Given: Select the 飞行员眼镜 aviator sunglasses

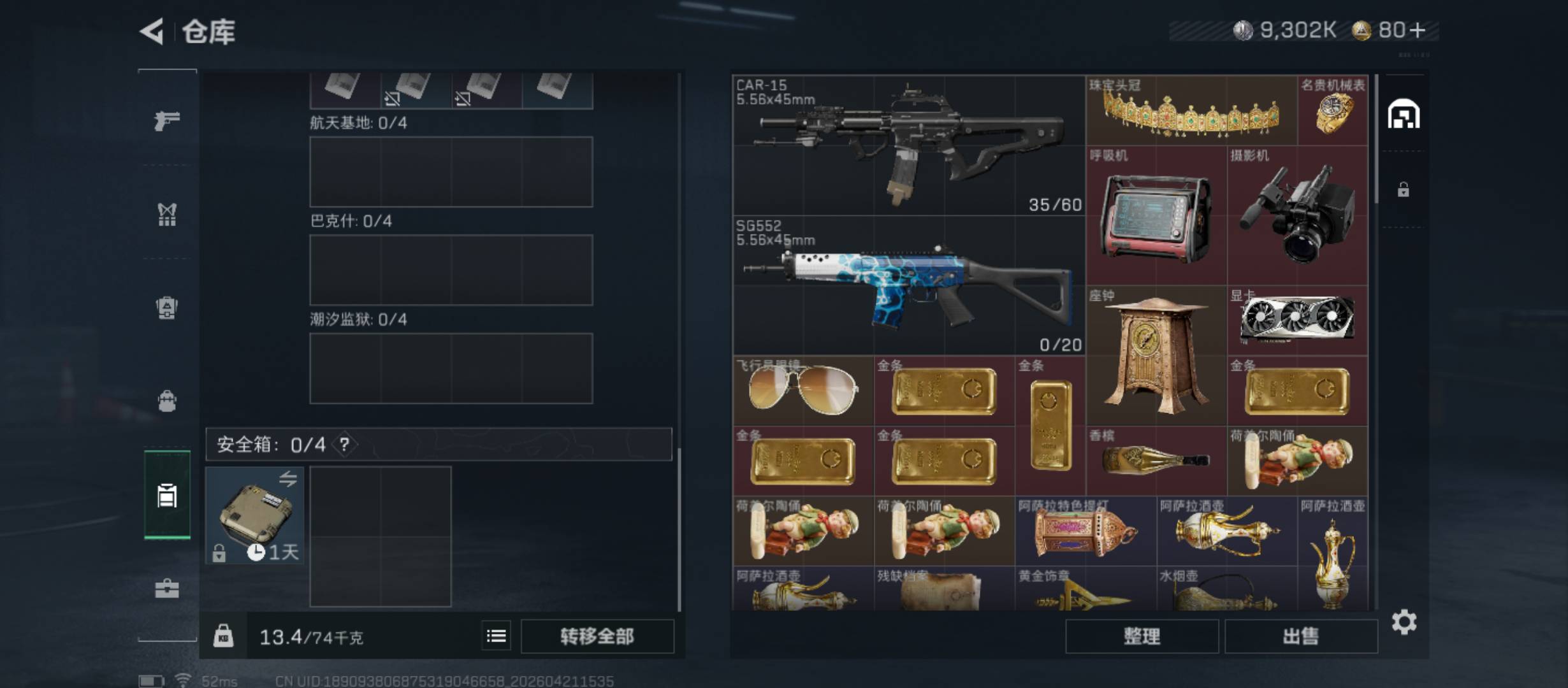Looking at the screenshot, I should [803, 391].
